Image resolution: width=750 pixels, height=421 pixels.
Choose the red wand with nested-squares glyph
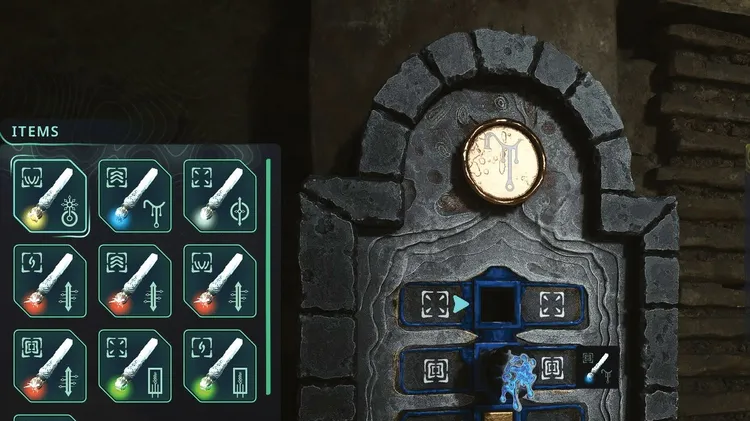(x=47, y=364)
